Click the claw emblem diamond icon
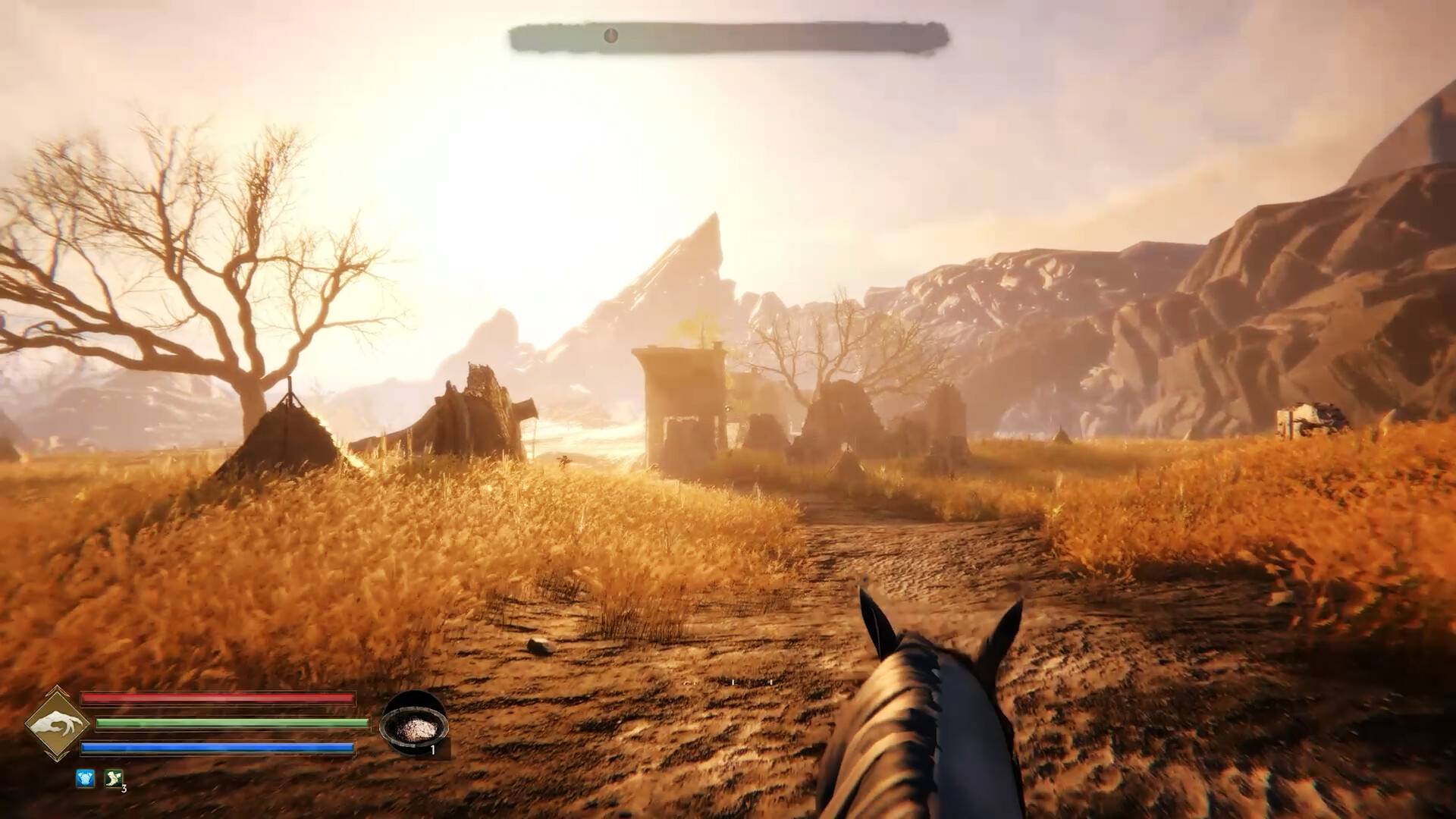1456x819 pixels. pyautogui.click(x=55, y=724)
